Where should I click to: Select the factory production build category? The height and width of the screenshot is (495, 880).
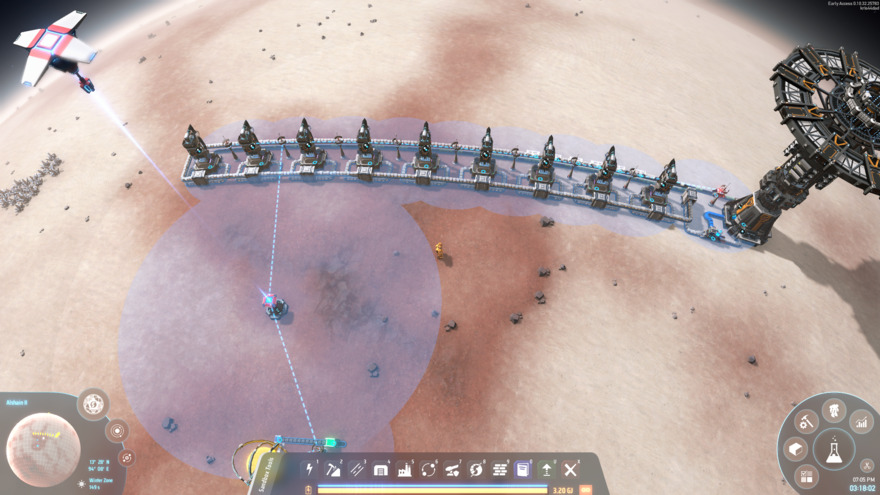point(405,469)
